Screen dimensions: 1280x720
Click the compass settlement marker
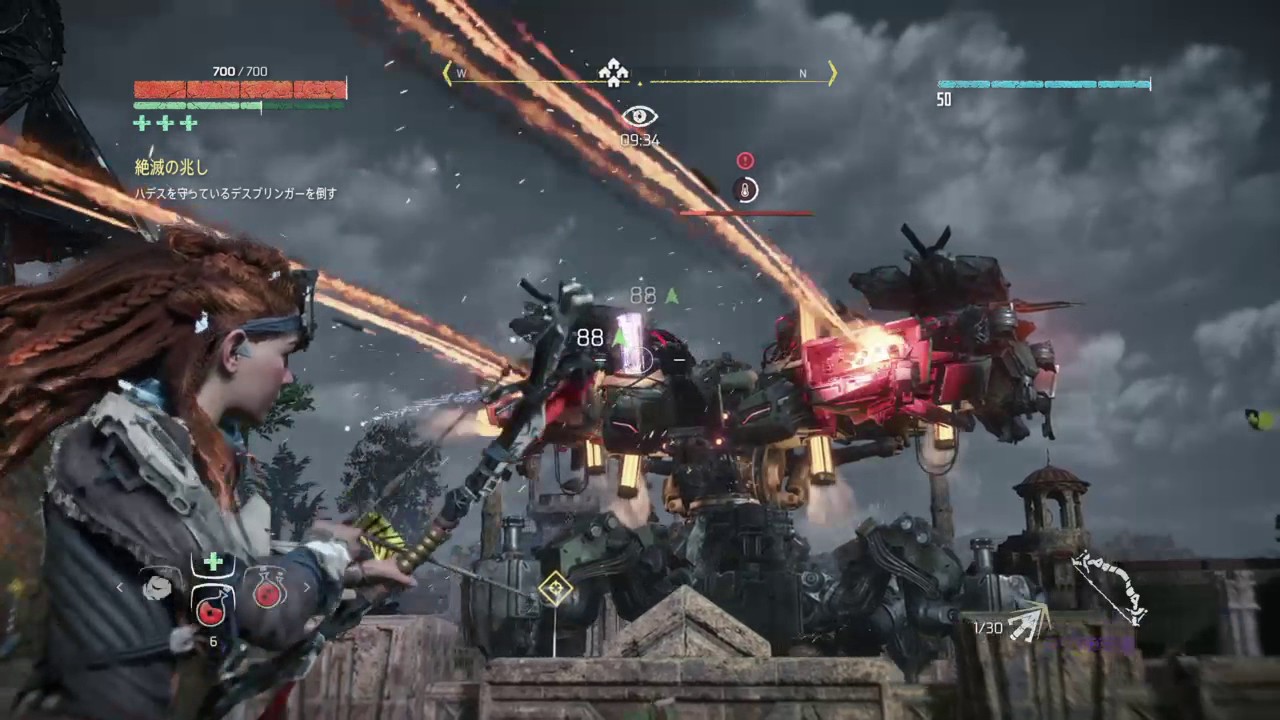click(612, 71)
